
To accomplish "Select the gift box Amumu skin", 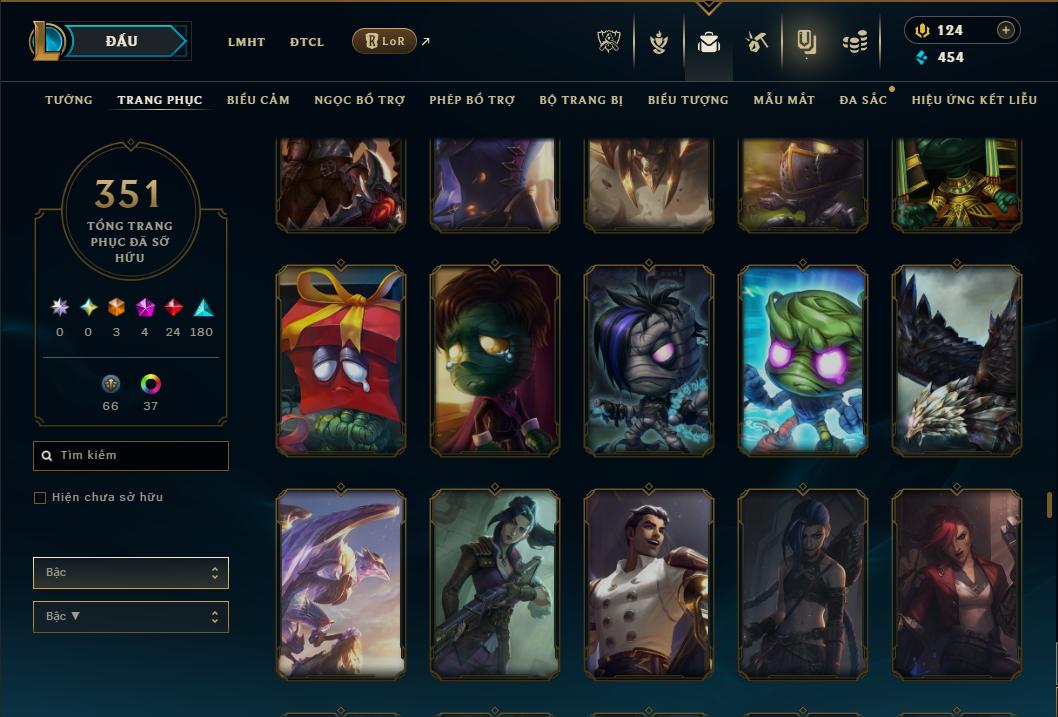I will click(341, 360).
